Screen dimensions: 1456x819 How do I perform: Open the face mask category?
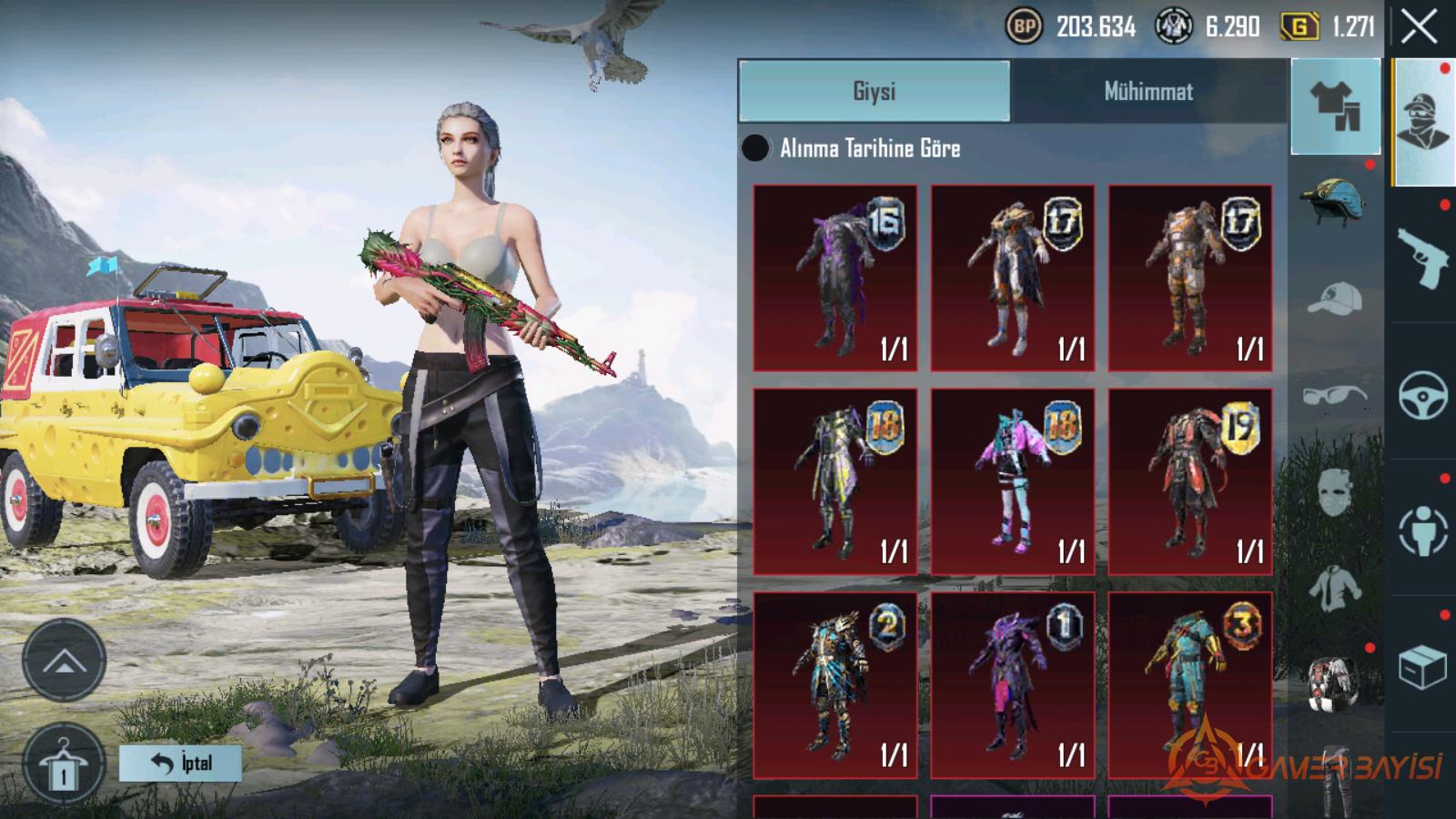click(1333, 492)
